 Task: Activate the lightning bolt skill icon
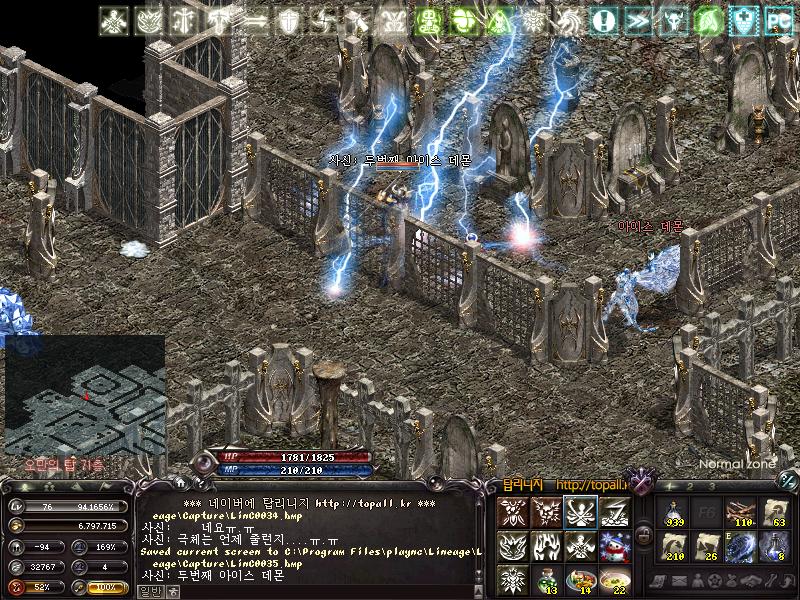pyautogui.click(x=612, y=513)
